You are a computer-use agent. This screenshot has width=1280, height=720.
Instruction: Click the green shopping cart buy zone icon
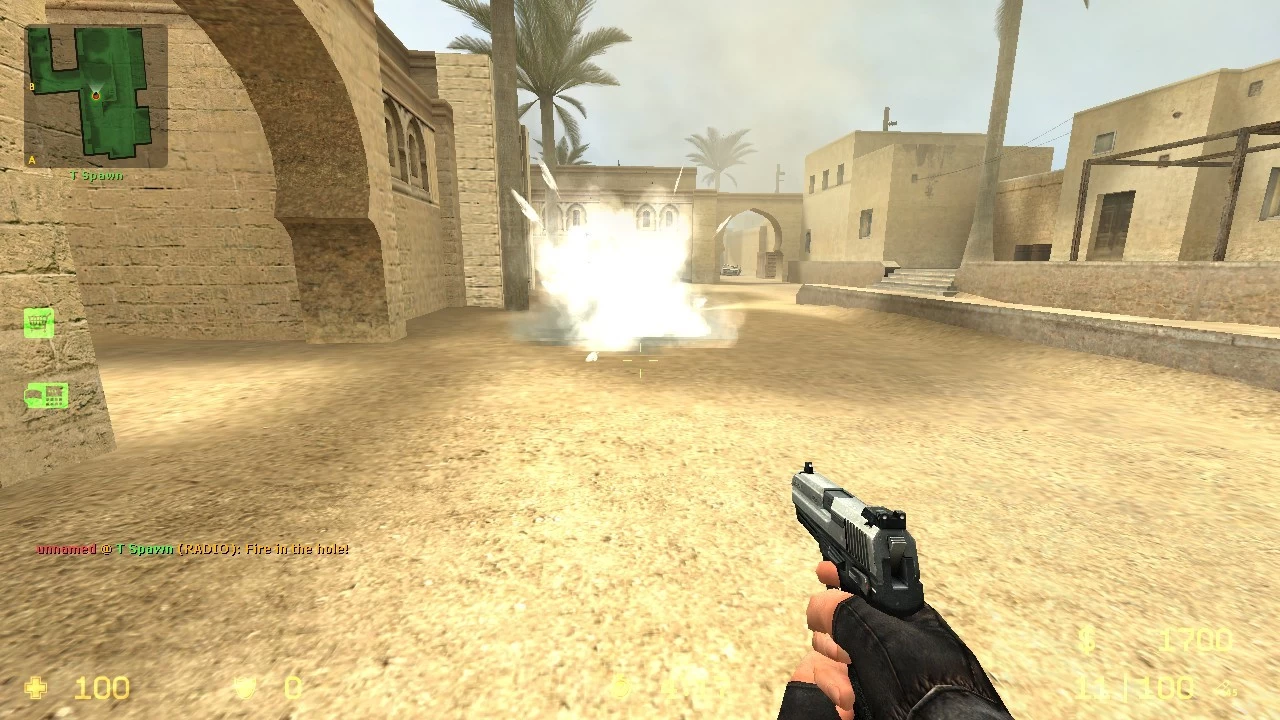(38, 322)
